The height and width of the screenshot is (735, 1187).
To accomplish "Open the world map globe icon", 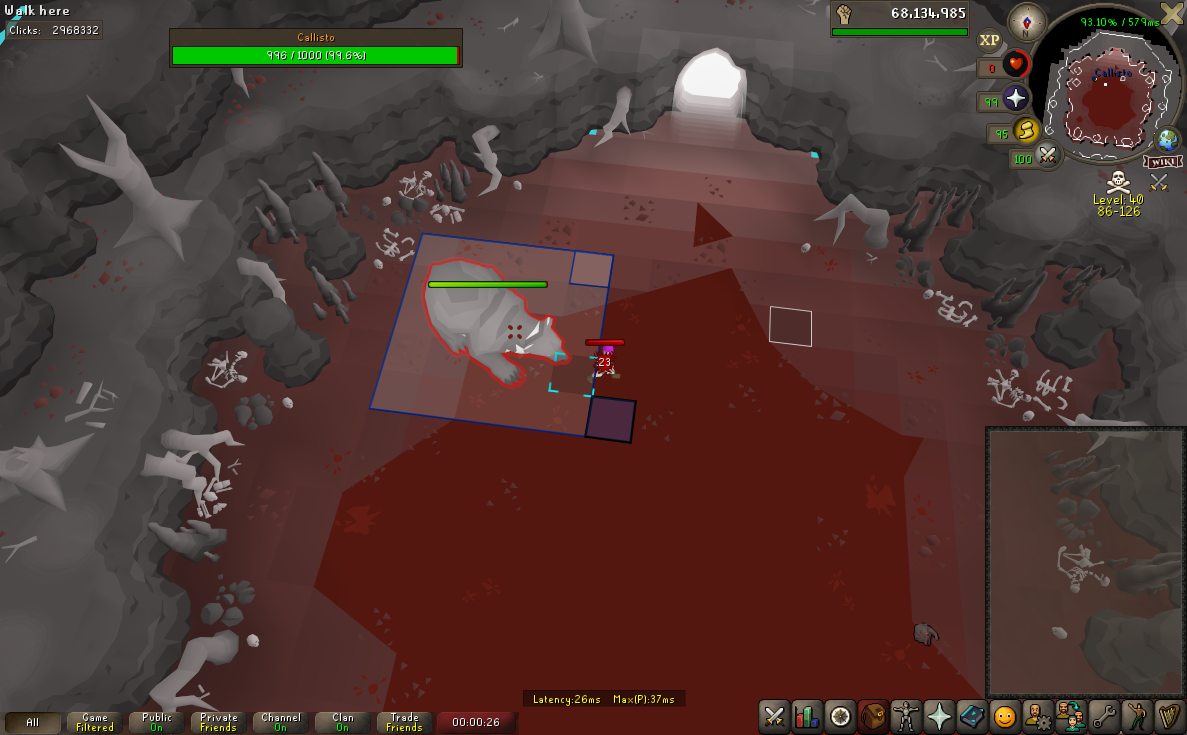I will click(1167, 139).
